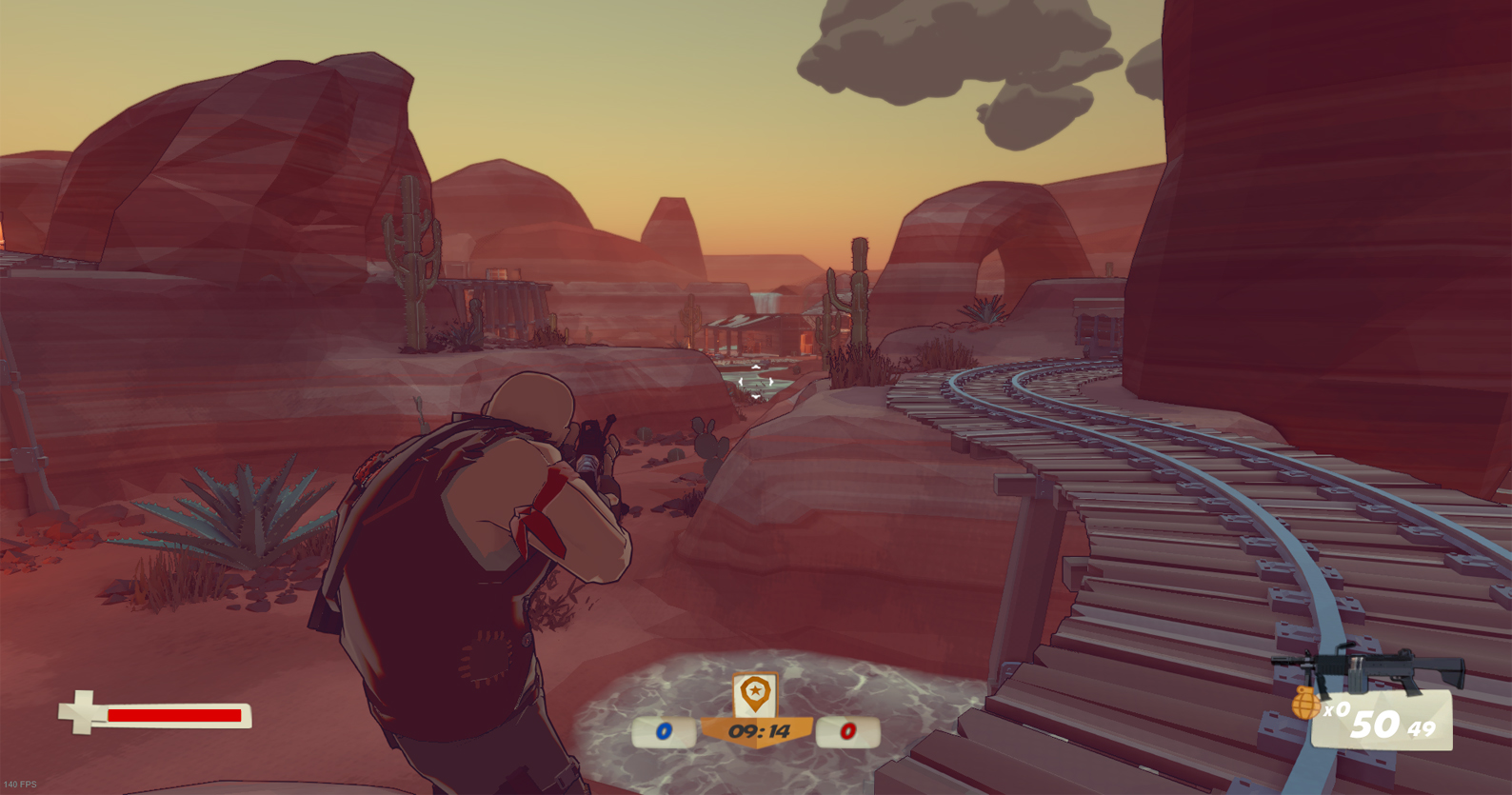Click the reserve ammo number 49

point(1421,728)
